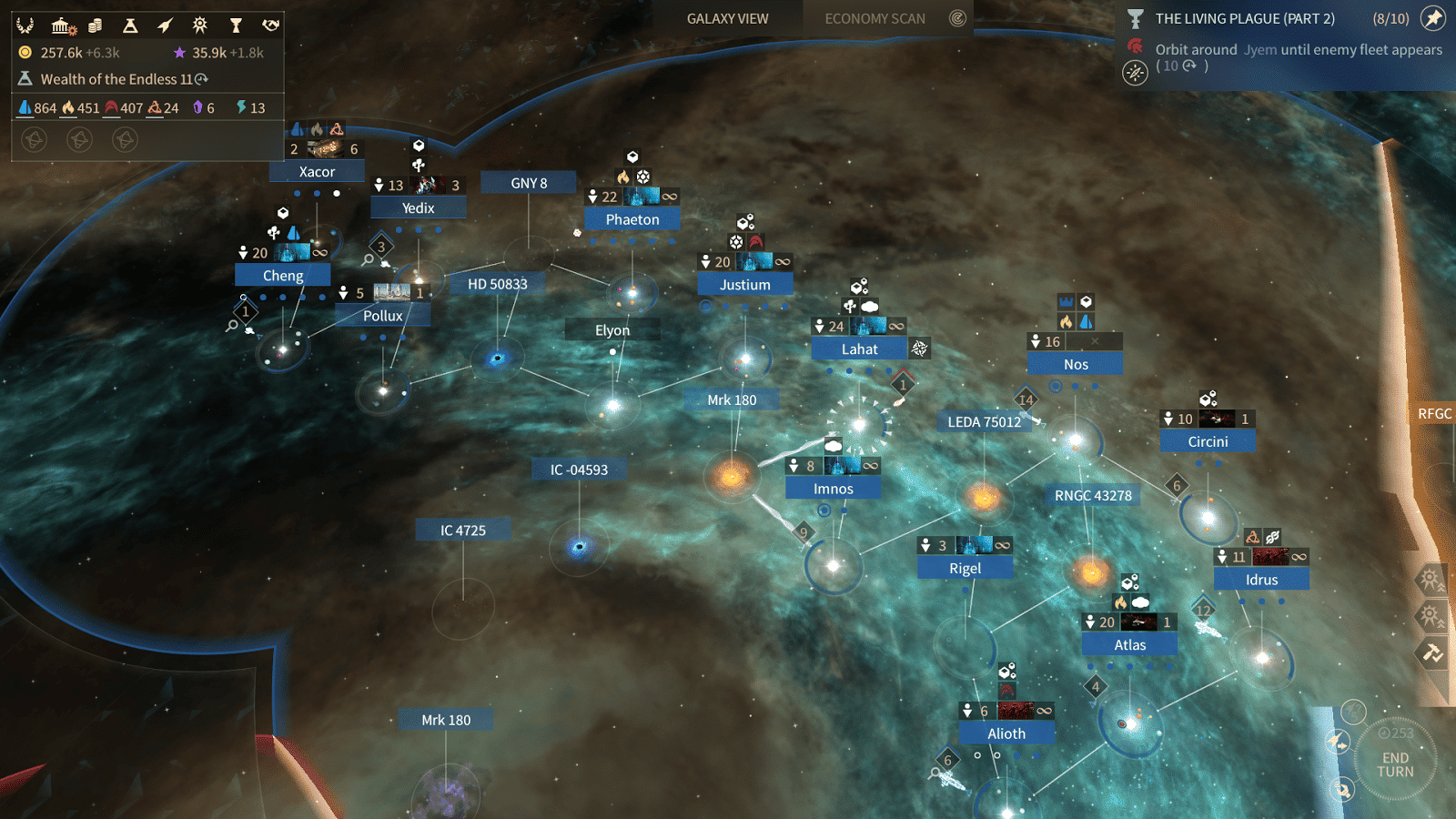The image size is (1456, 819).
Task: Open the empire overview laurel icon
Action: 25,25
